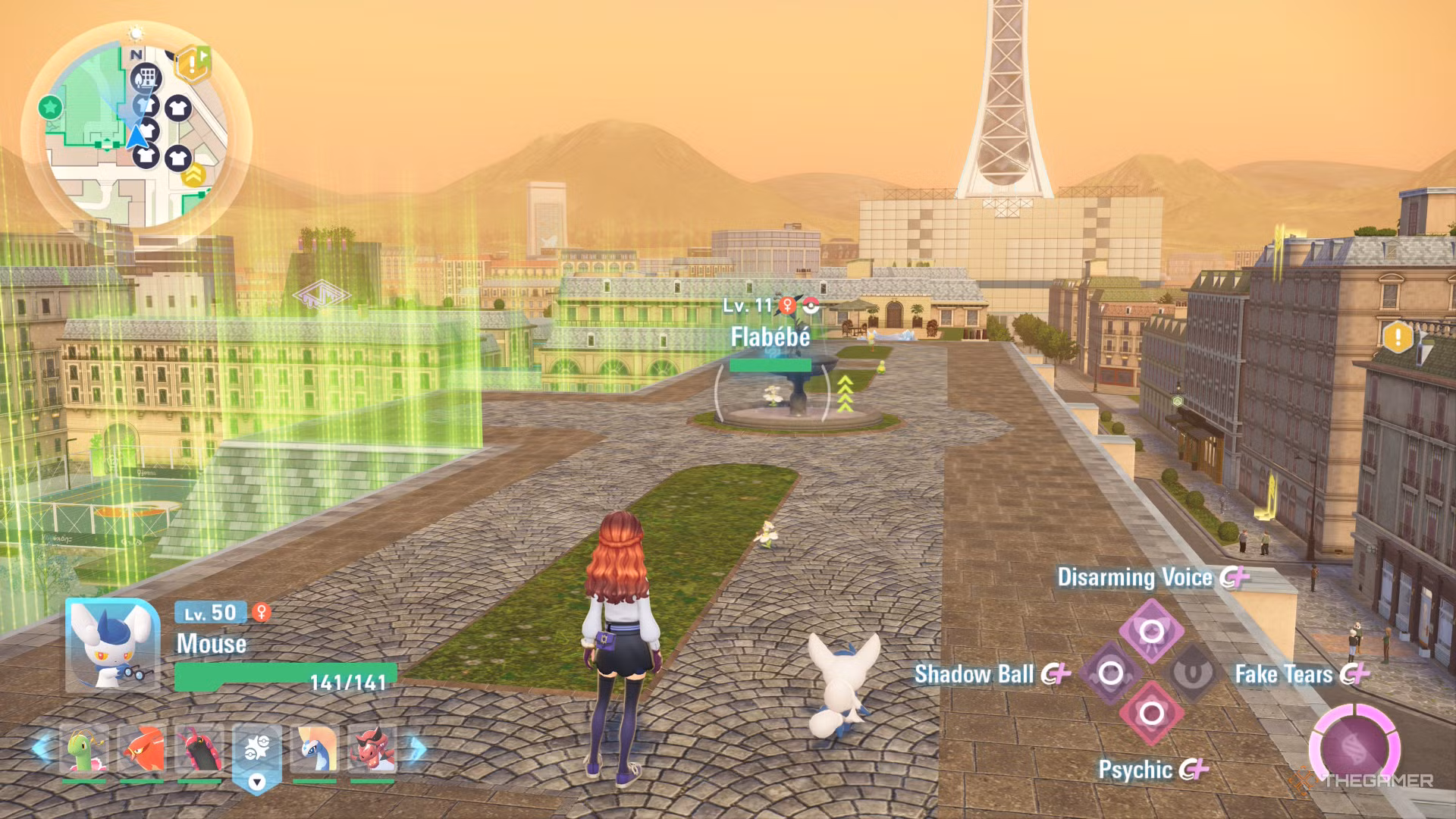Use the Fake Tears move
Screen dimensions: 1456x819
(x=1192, y=673)
